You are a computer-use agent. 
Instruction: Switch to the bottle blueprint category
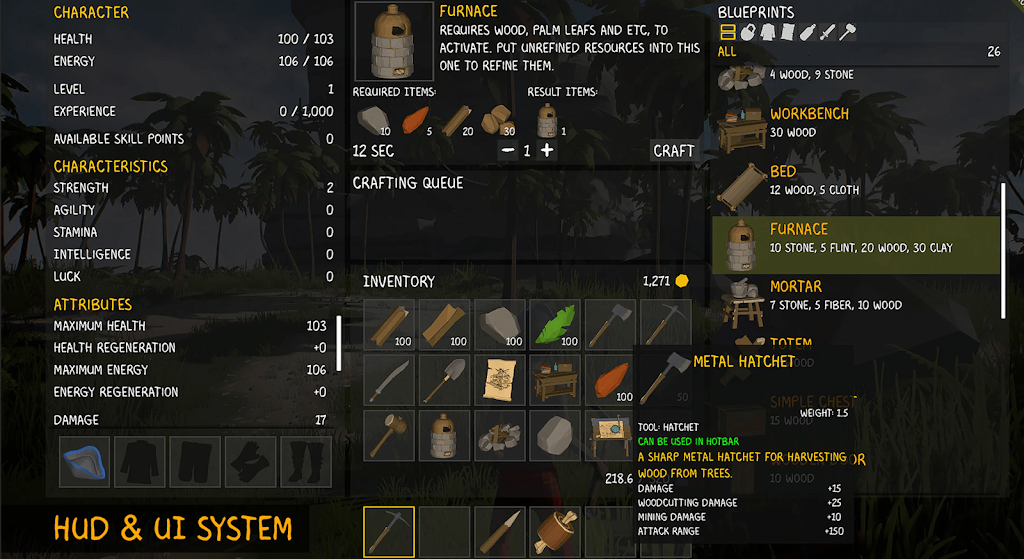(807, 33)
